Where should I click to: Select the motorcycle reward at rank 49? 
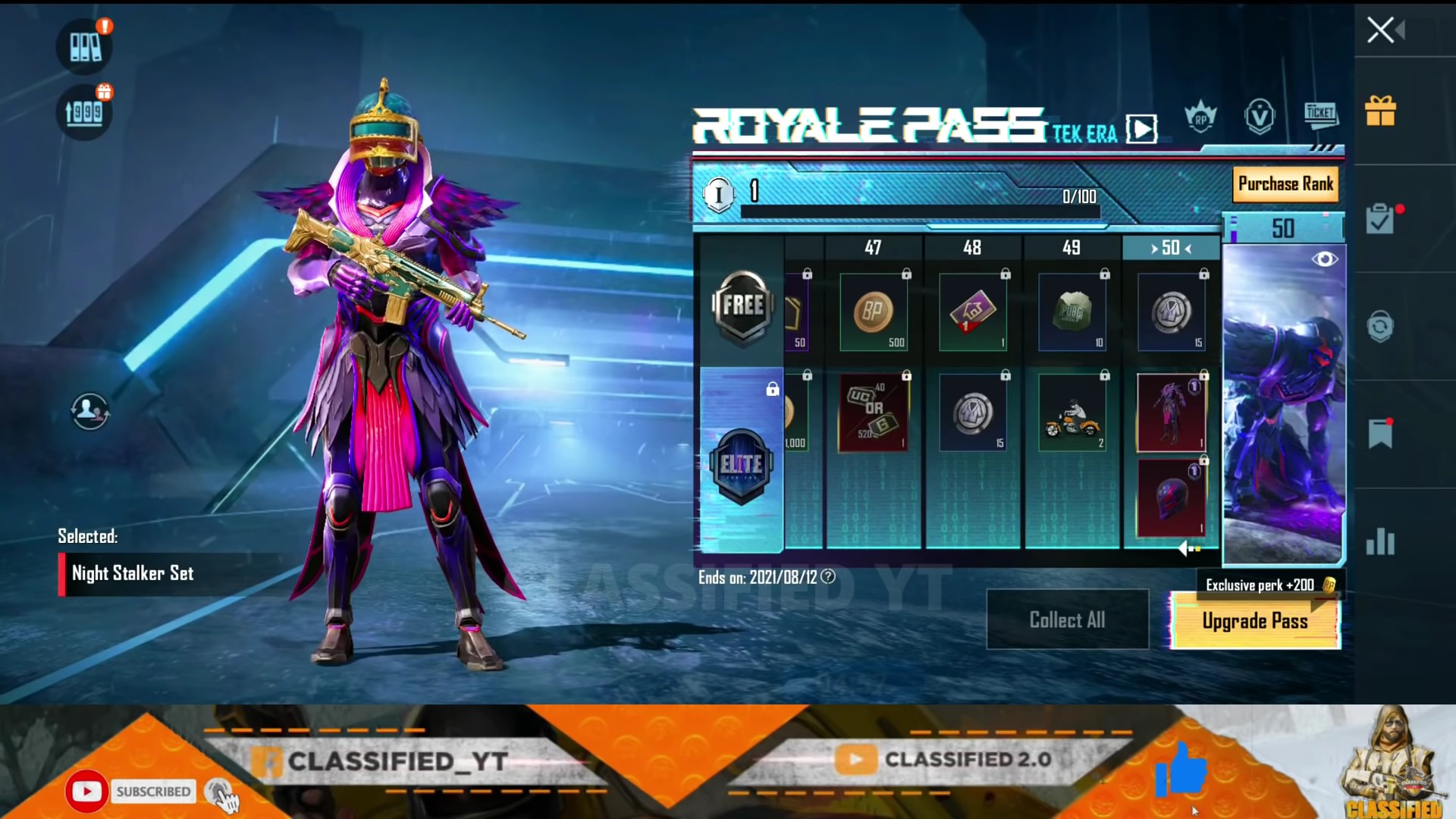(x=1072, y=414)
